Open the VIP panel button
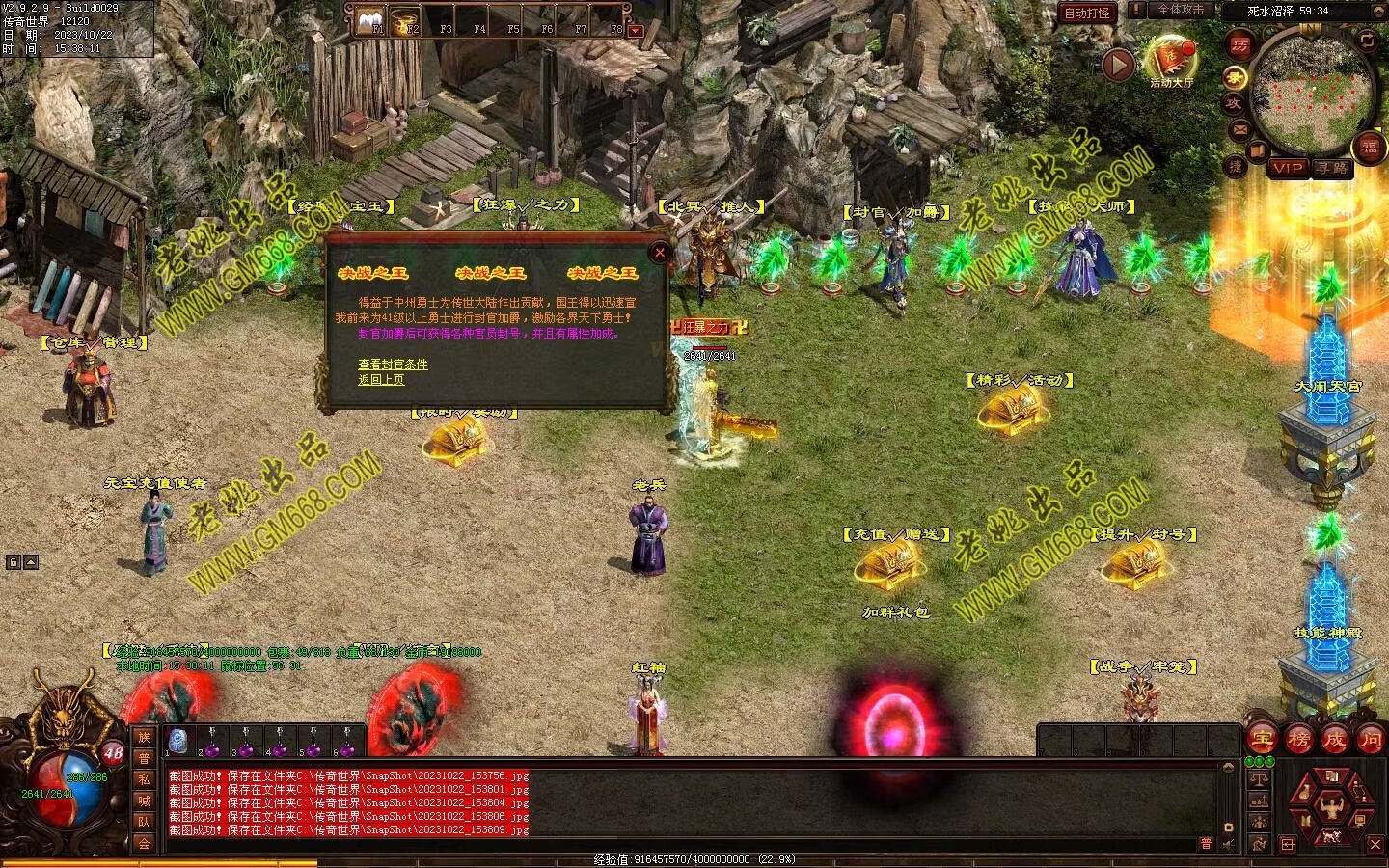This screenshot has height=868, width=1389. tap(1288, 168)
